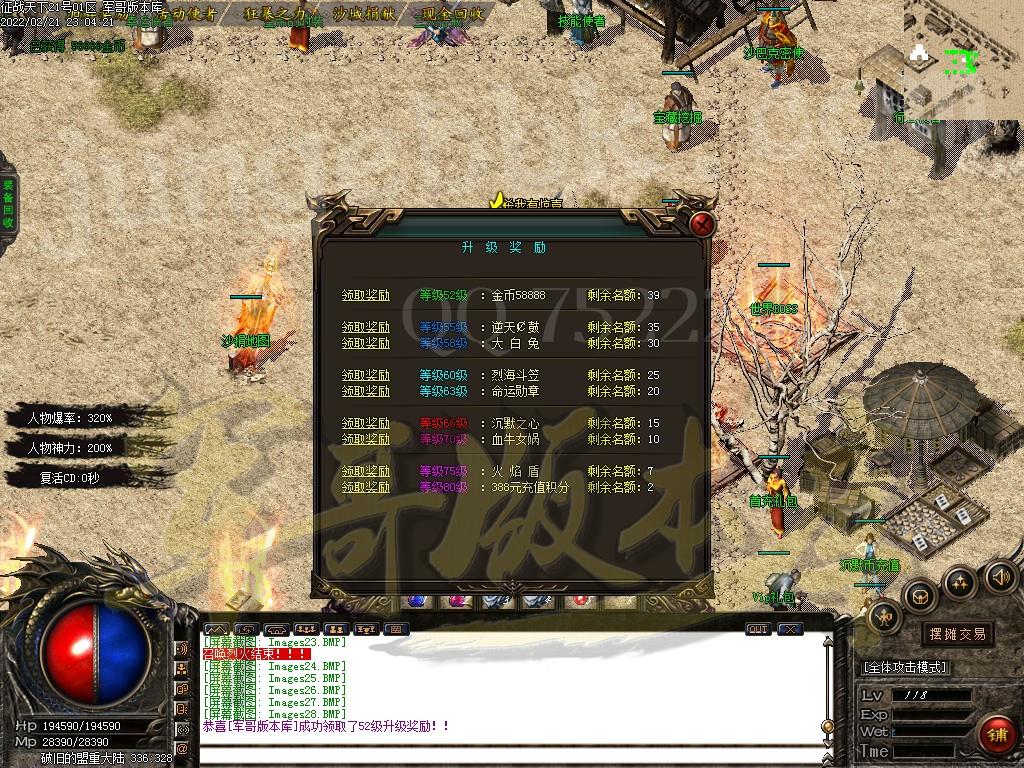
Task: Claim the level 75 火焰盾 reward
Action: 366,471
